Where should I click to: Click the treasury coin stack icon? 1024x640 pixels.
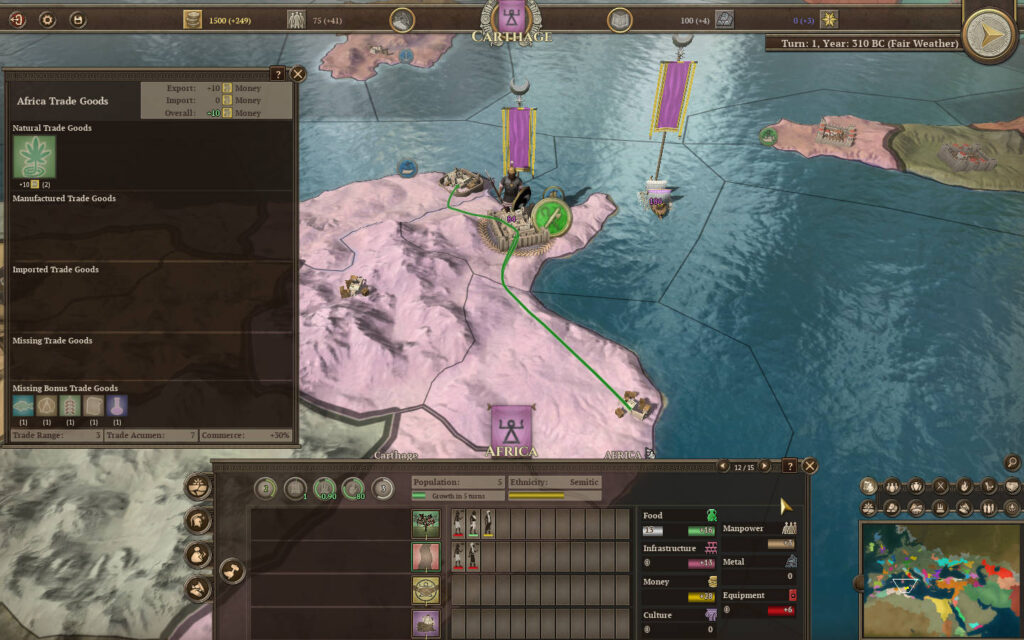point(193,19)
